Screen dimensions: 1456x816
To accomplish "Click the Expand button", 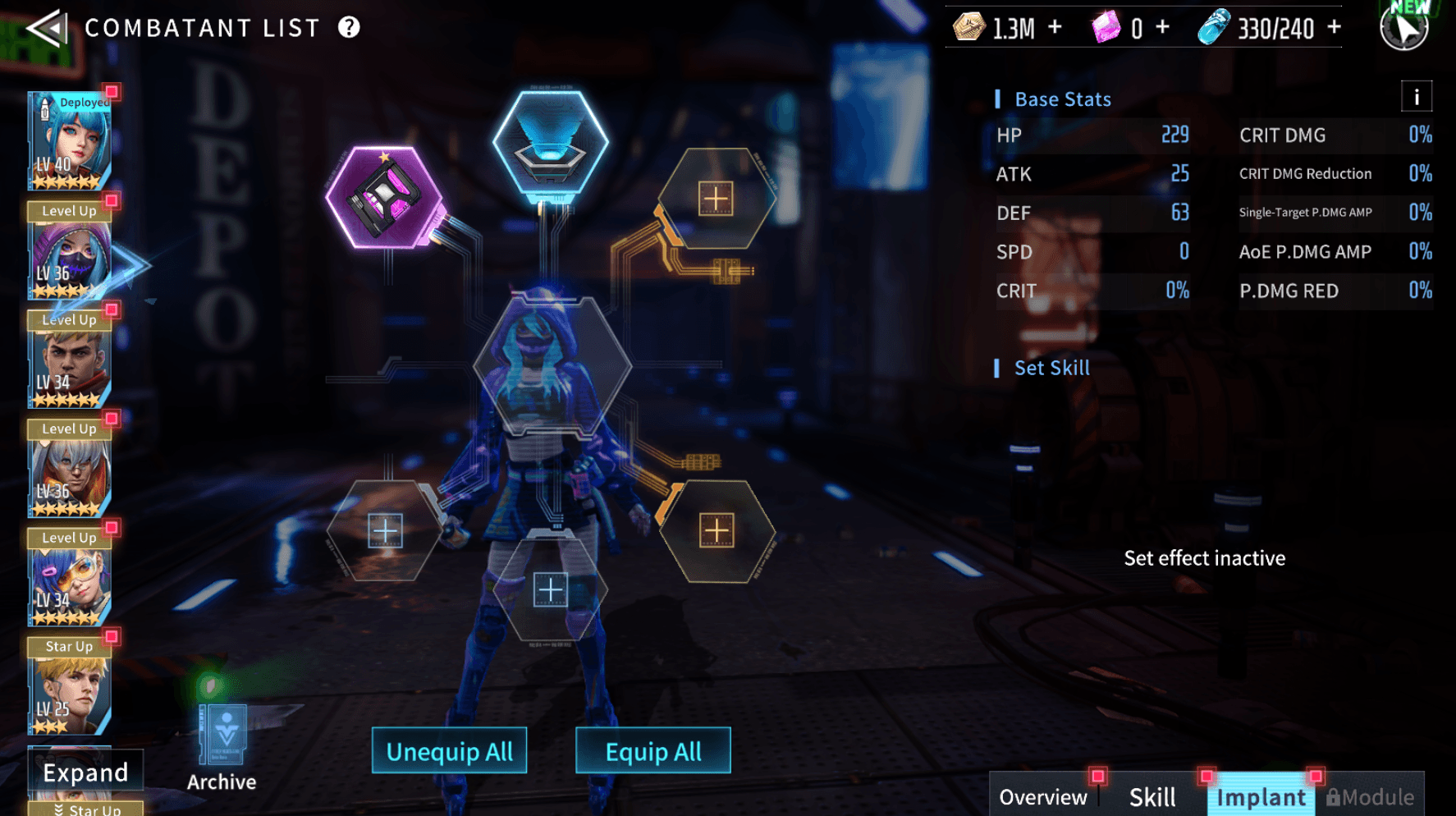I will (85, 772).
